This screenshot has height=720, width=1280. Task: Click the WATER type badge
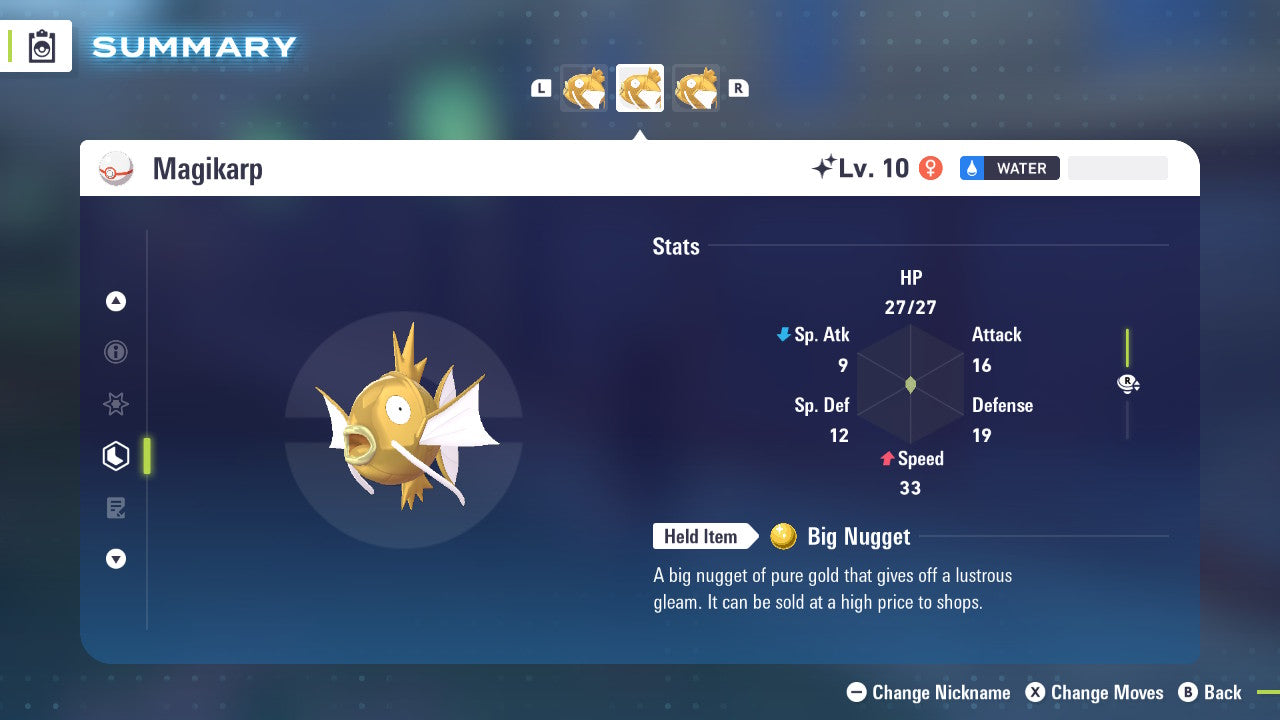pyautogui.click(x=1010, y=168)
